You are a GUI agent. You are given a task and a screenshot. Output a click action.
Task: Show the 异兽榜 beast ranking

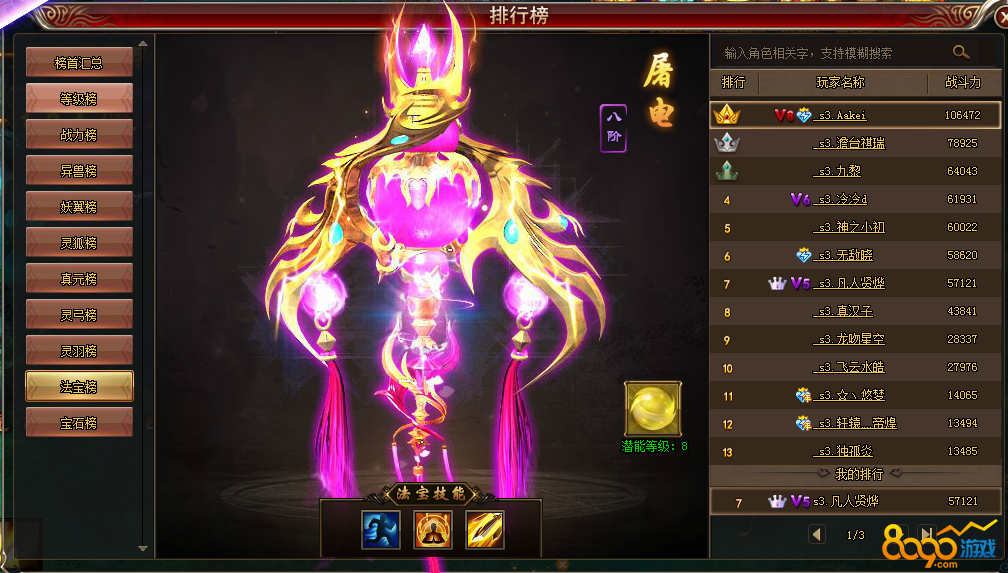click(79, 171)
